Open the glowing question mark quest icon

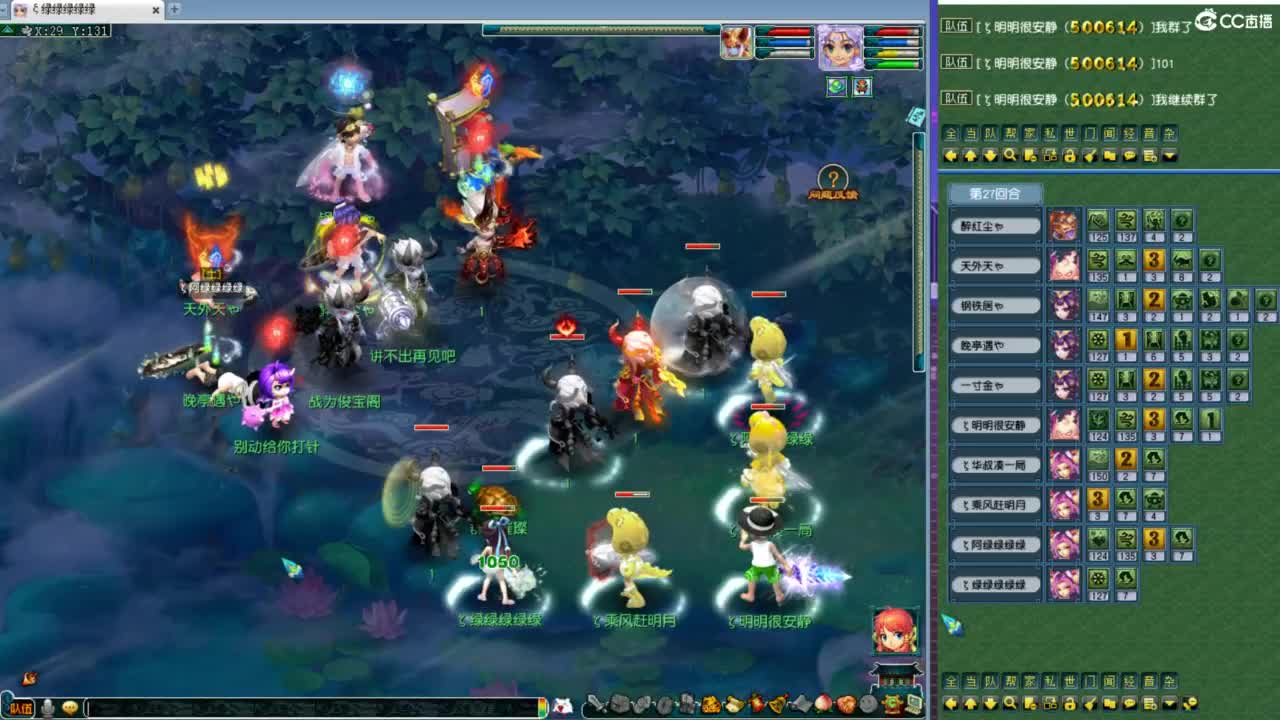click(832, 178)
